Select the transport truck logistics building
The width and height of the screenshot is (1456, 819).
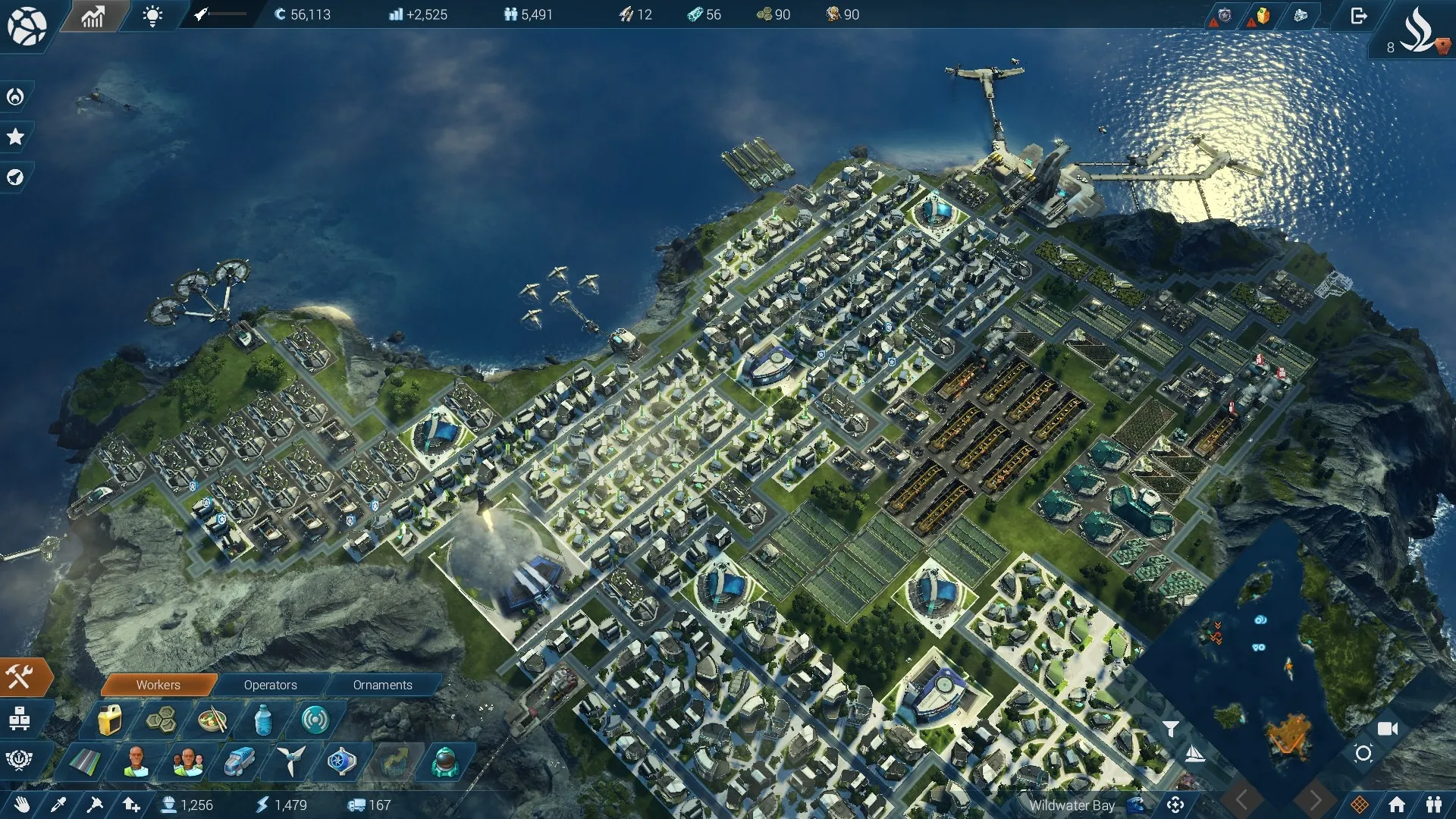pos(239,761)
